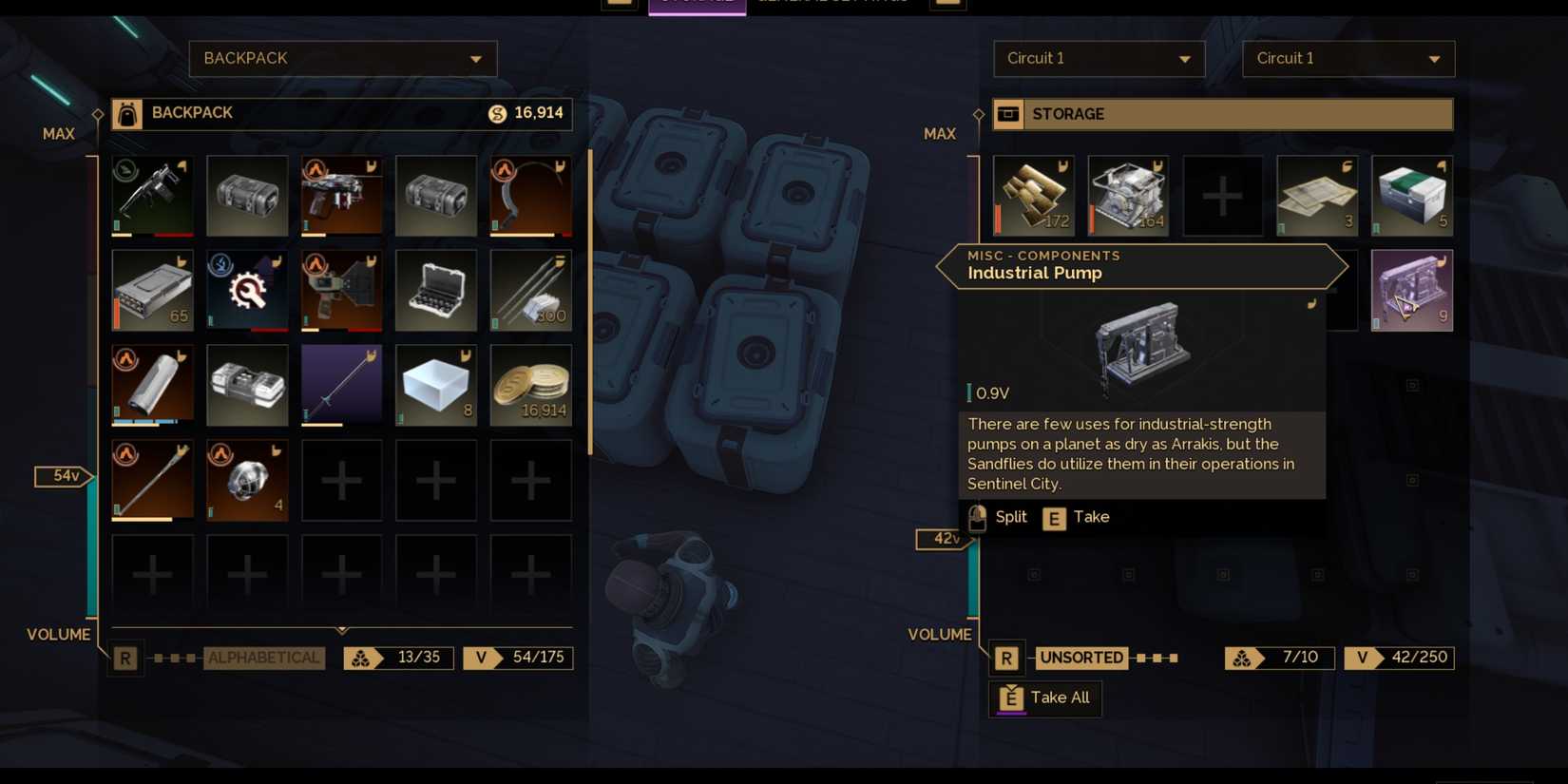Select the Industrial Pump stack of 9
Screen dimensions: 1568x784
point(1412,290)
